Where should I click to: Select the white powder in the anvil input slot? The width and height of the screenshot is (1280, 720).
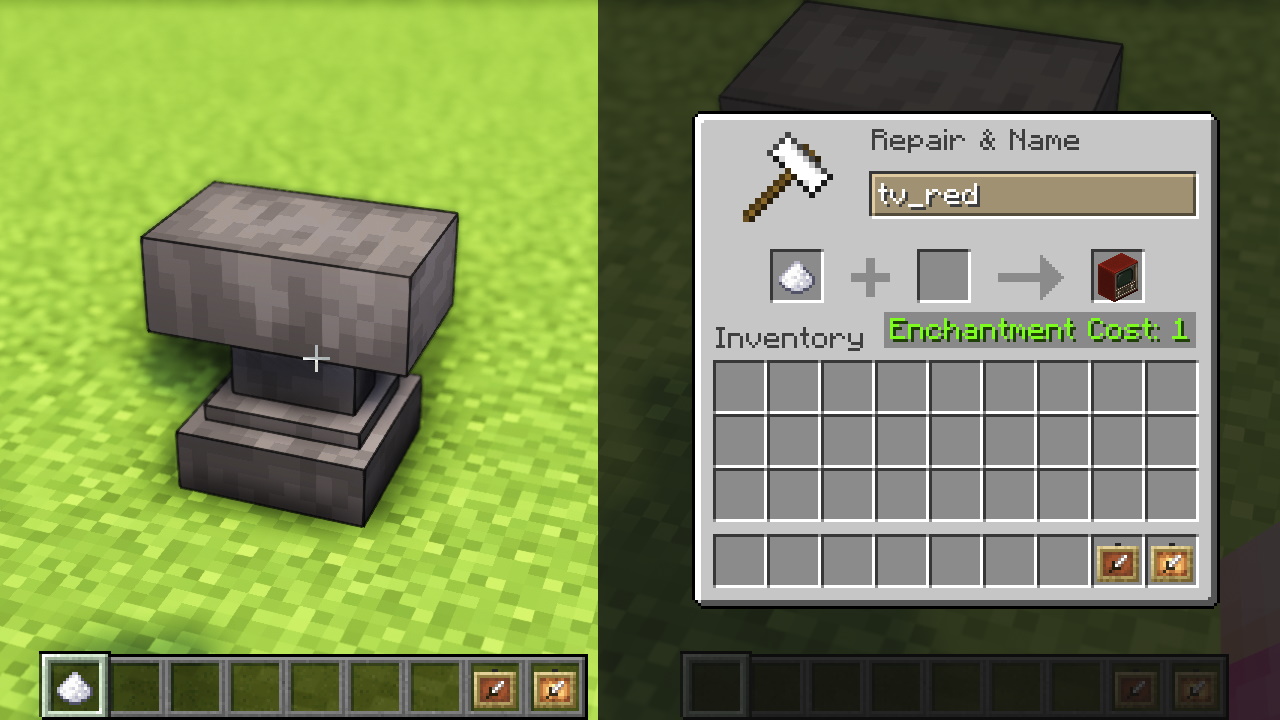click(797, 276)
